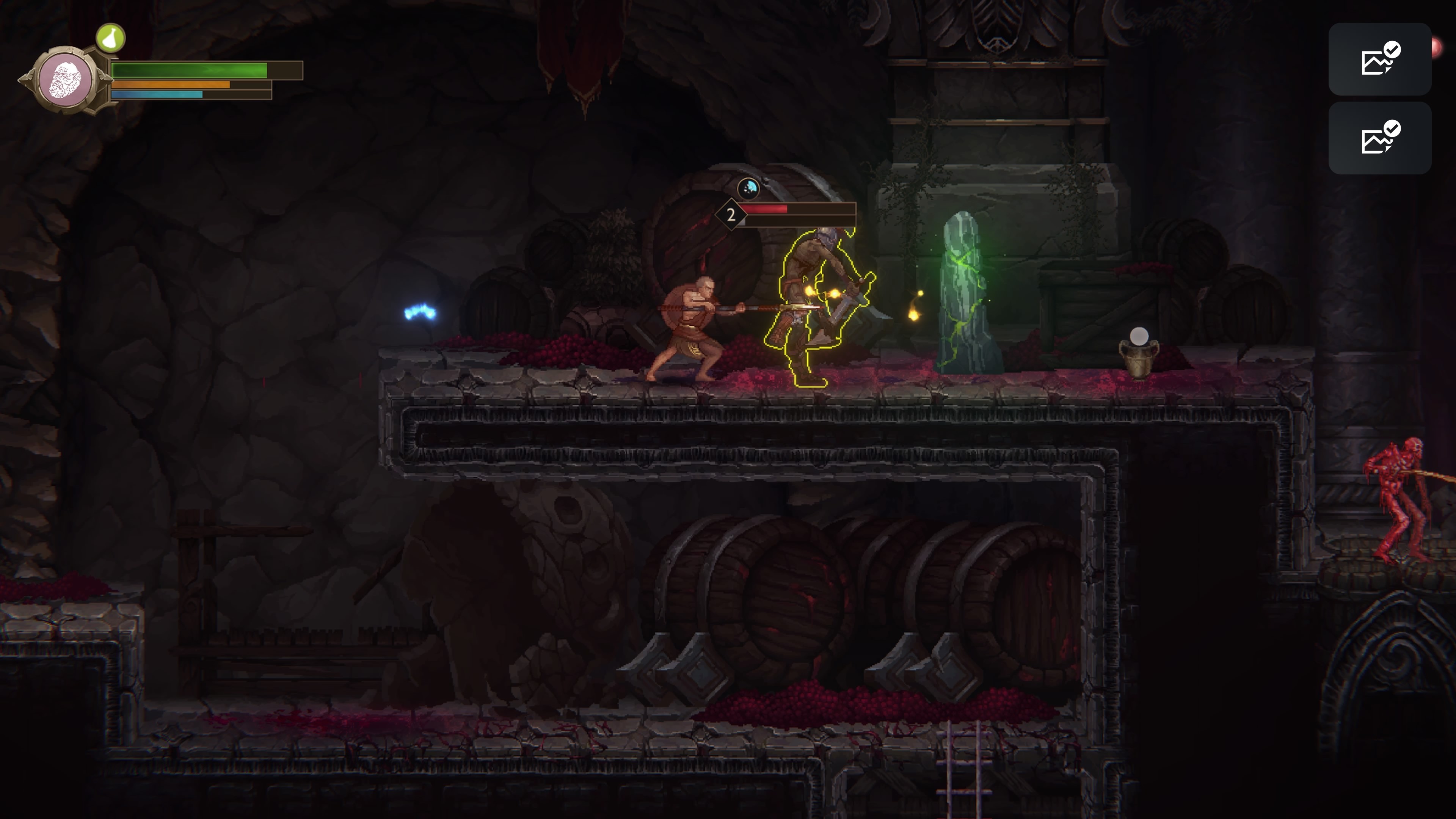Use the green healing flask icon
Image resolution: width=1456 pixels, height=819 pixels.
tap(110, 38)
